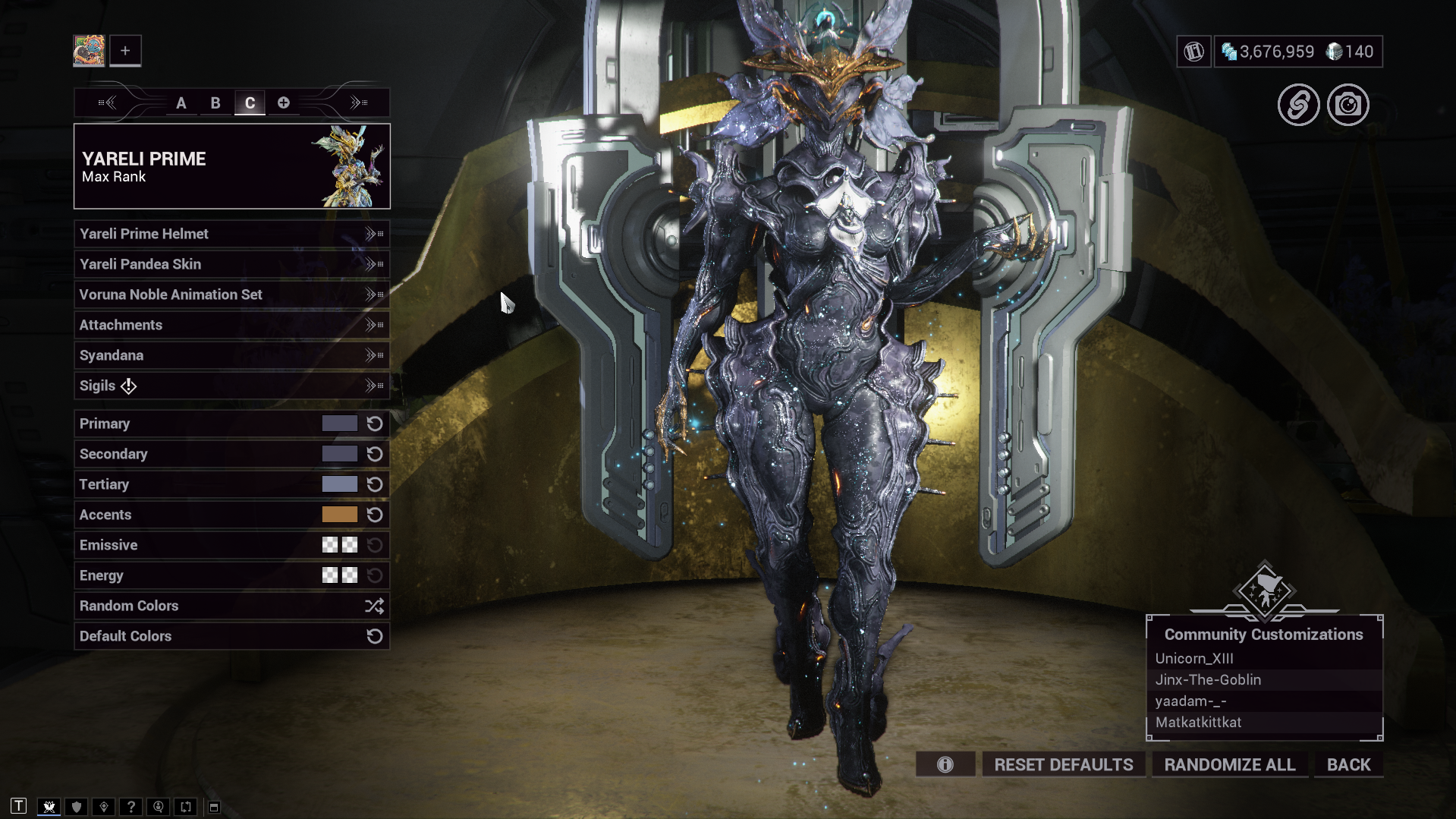Reset the Tertiary color

375,484
